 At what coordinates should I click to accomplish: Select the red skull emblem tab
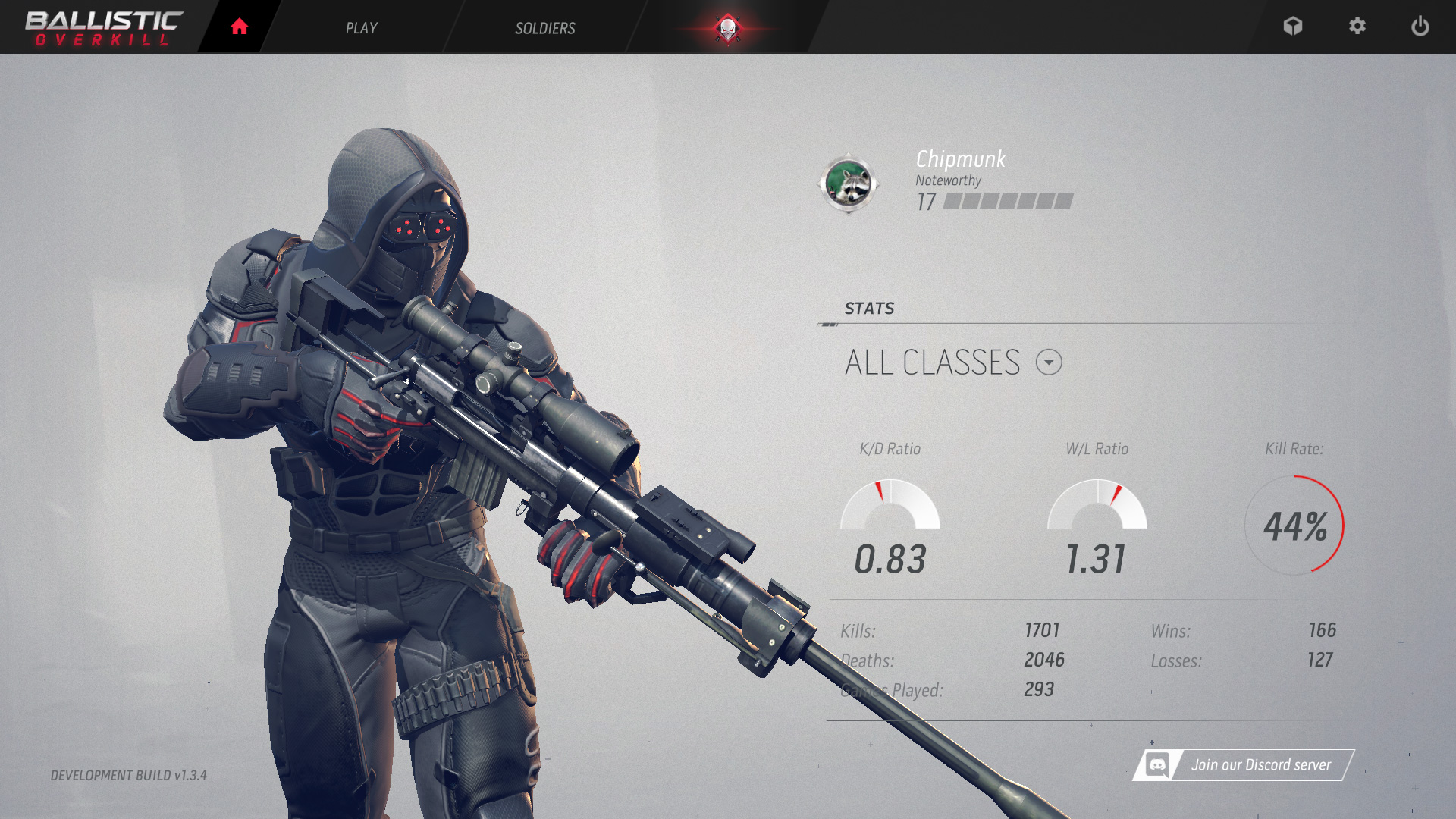click(x=727, y=29)
